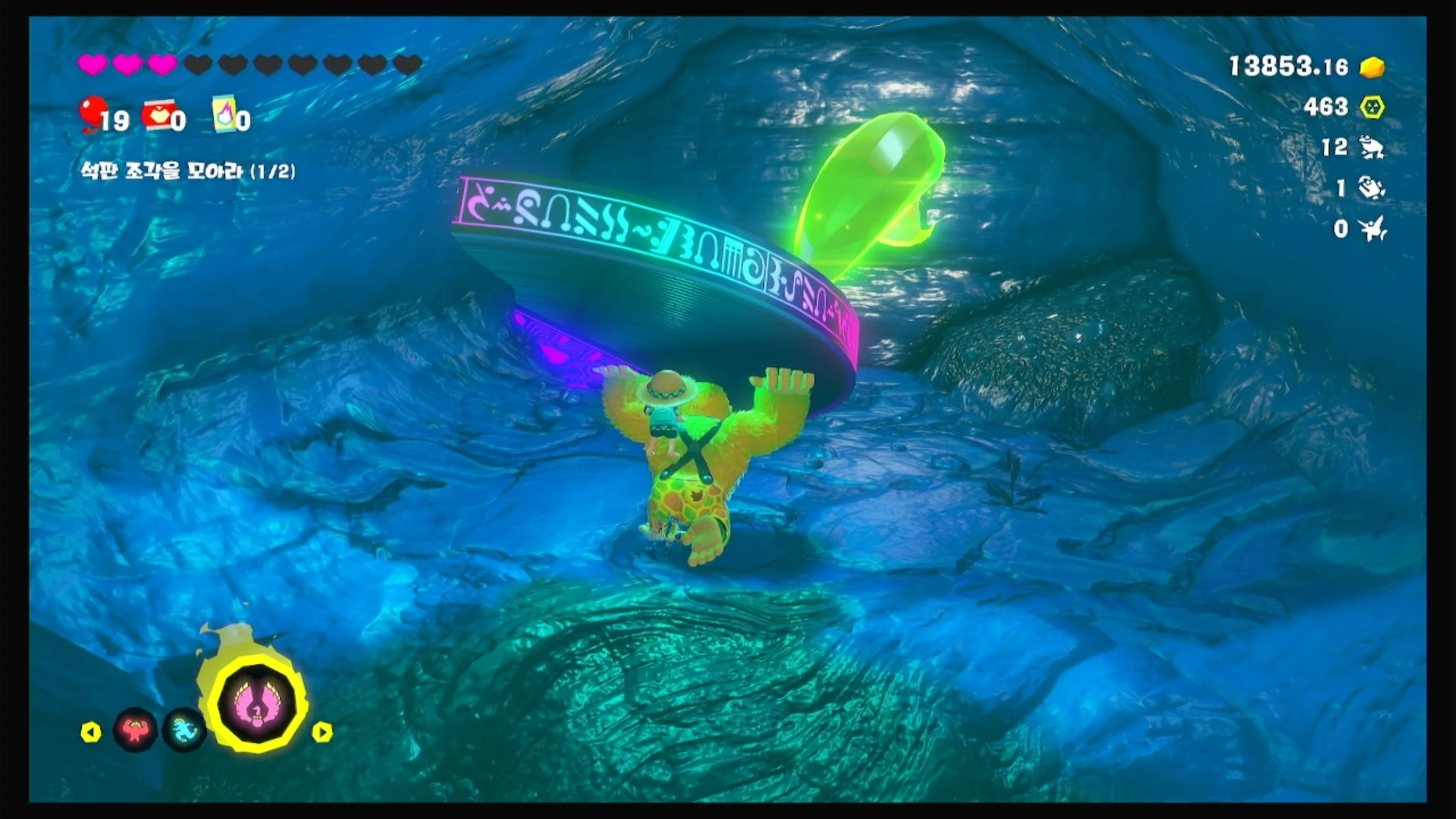The height and width of the screenshot is (819, 1456).
Task: Click the yellow right arrow of Bananza selector
Action: 322,732
